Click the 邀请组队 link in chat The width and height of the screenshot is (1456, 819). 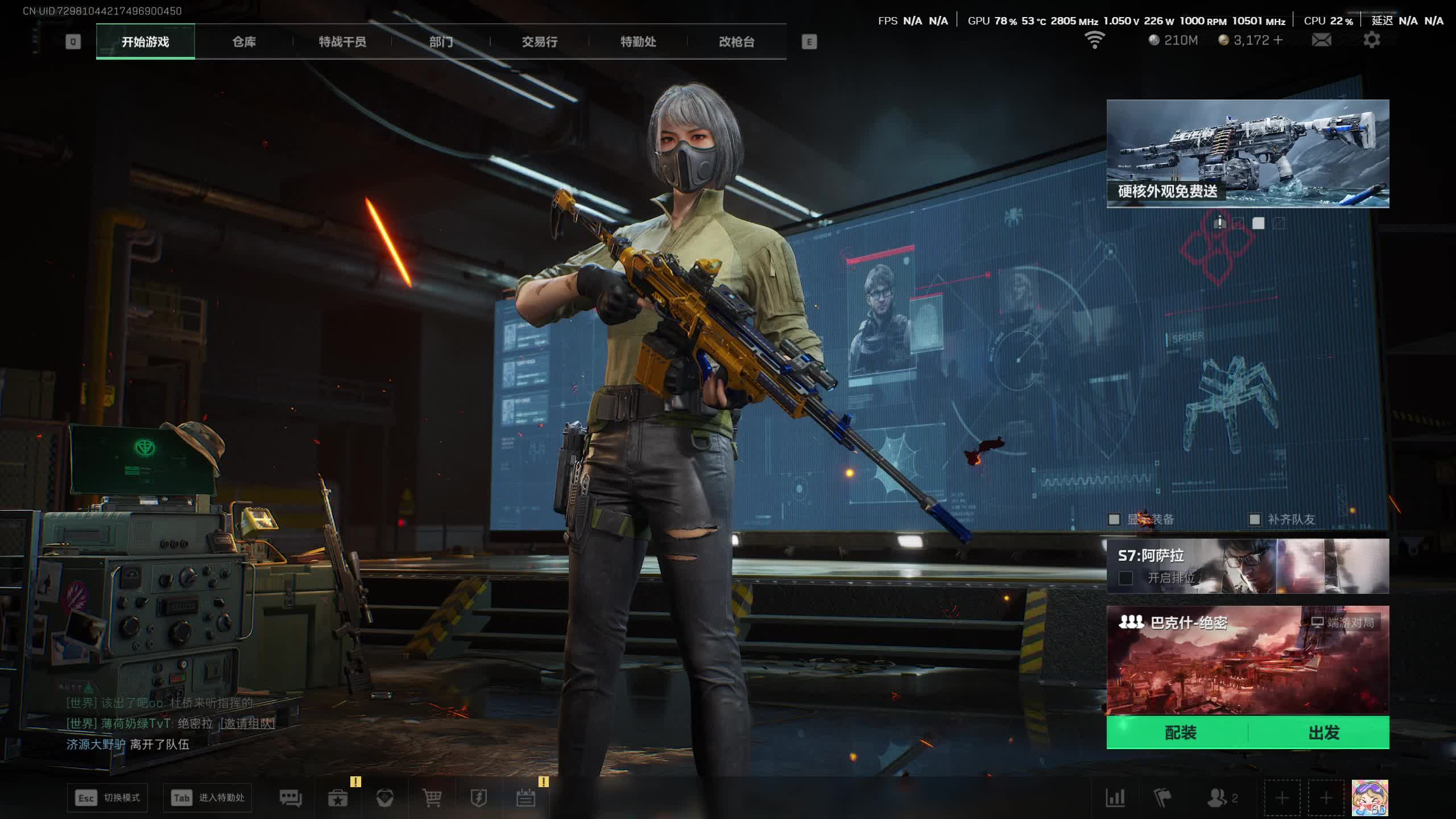(x=247, y=723)
